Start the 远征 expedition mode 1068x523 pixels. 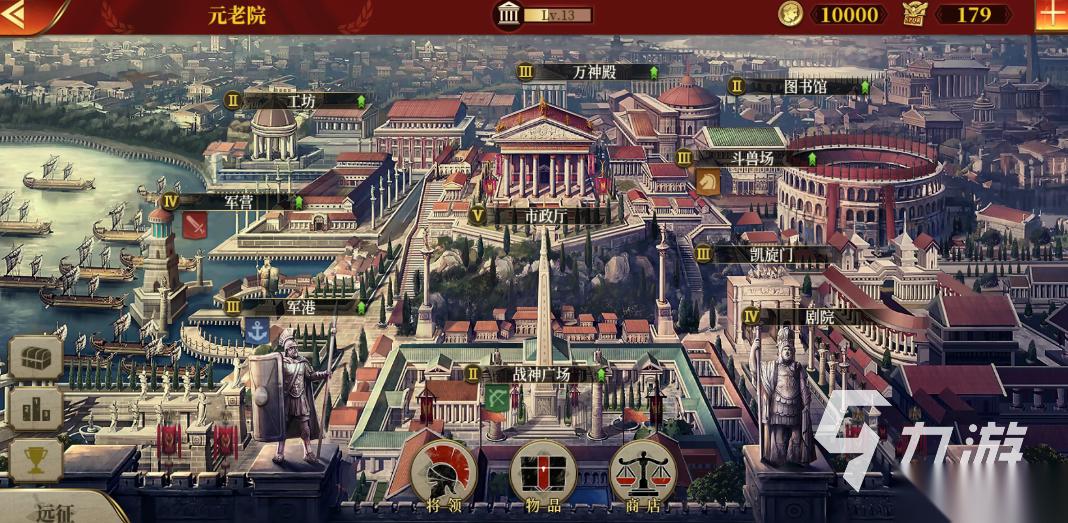60,511
